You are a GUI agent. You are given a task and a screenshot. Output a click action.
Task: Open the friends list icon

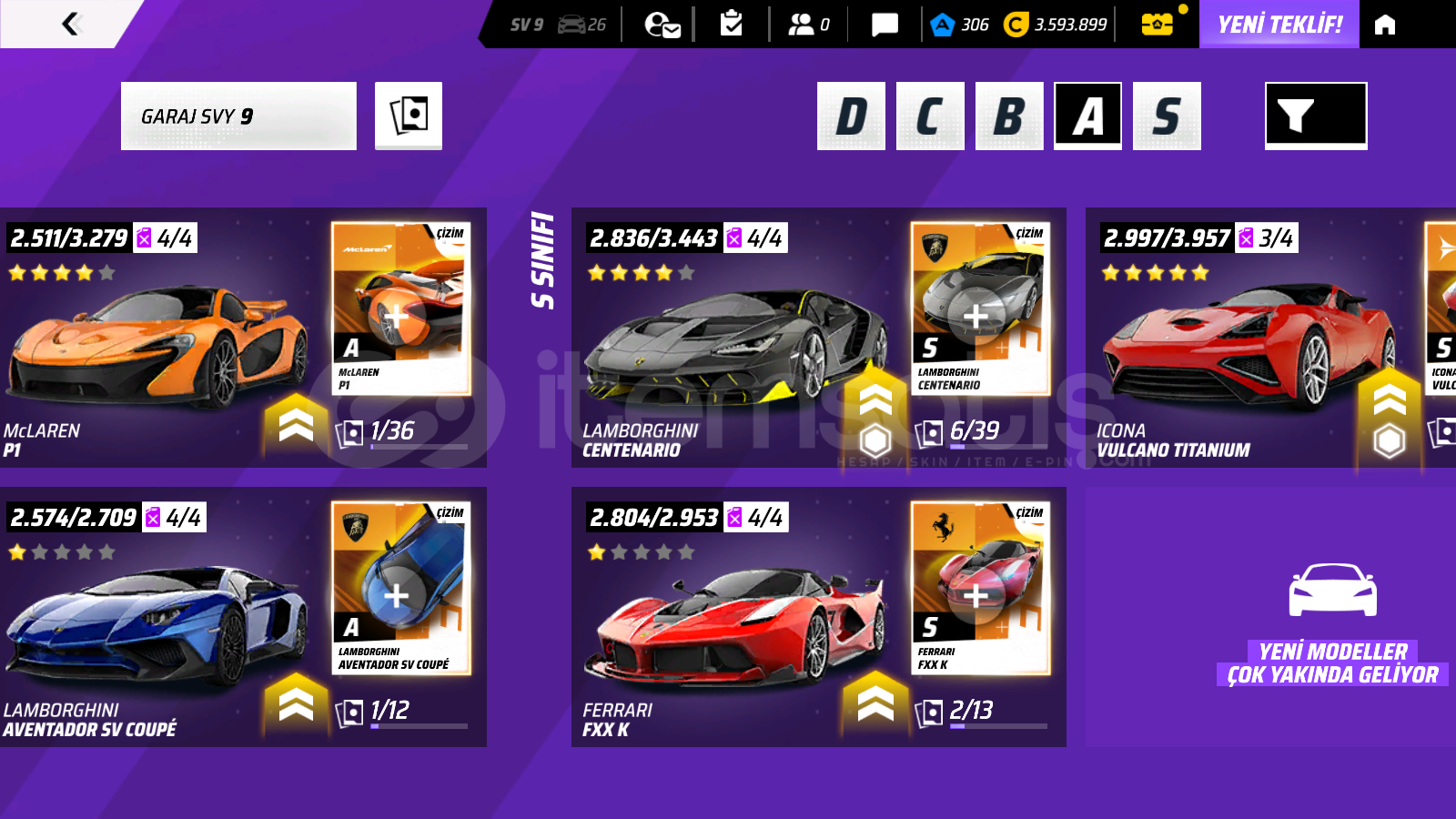point(807,25)
